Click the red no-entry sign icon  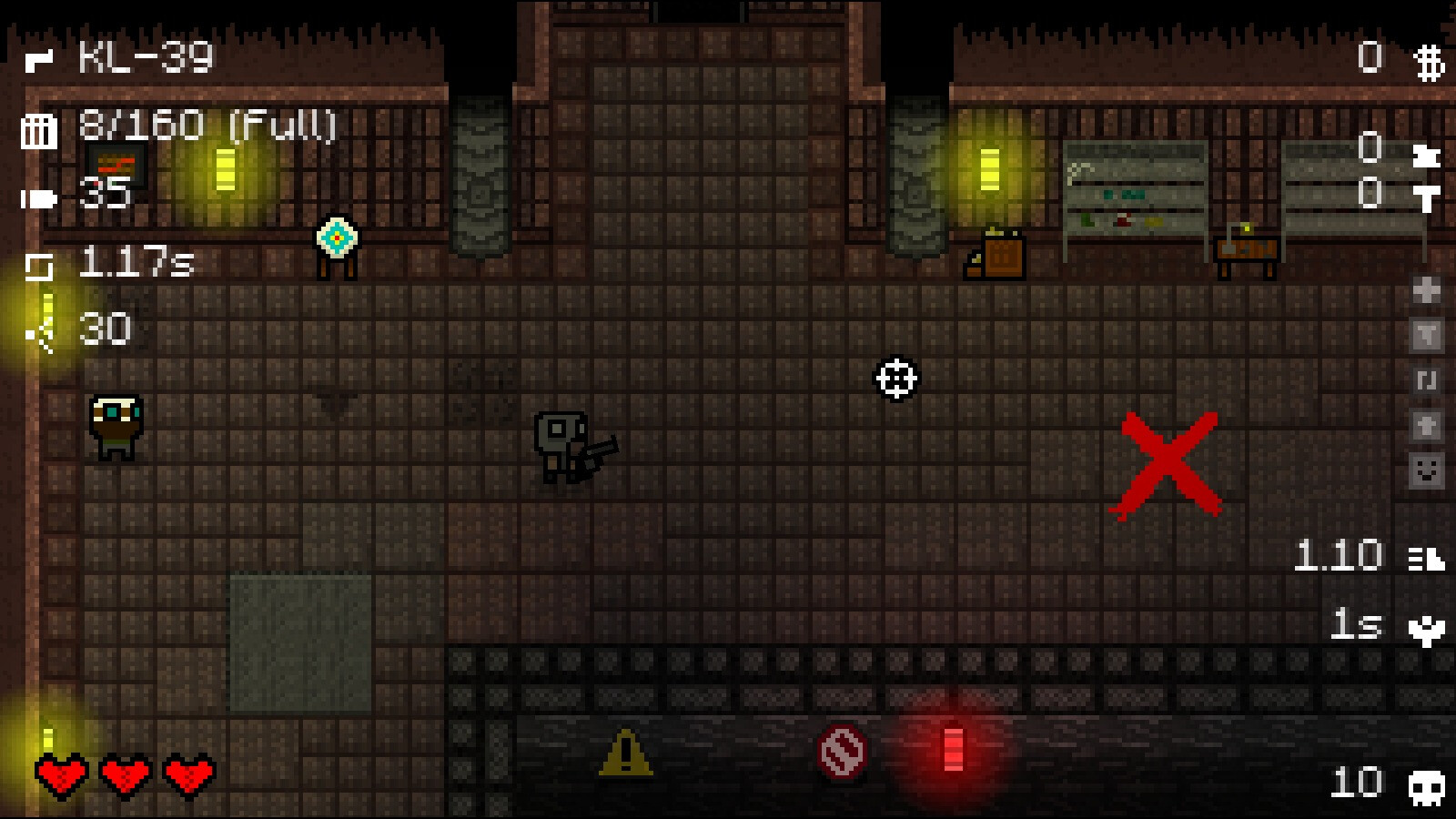842,752
